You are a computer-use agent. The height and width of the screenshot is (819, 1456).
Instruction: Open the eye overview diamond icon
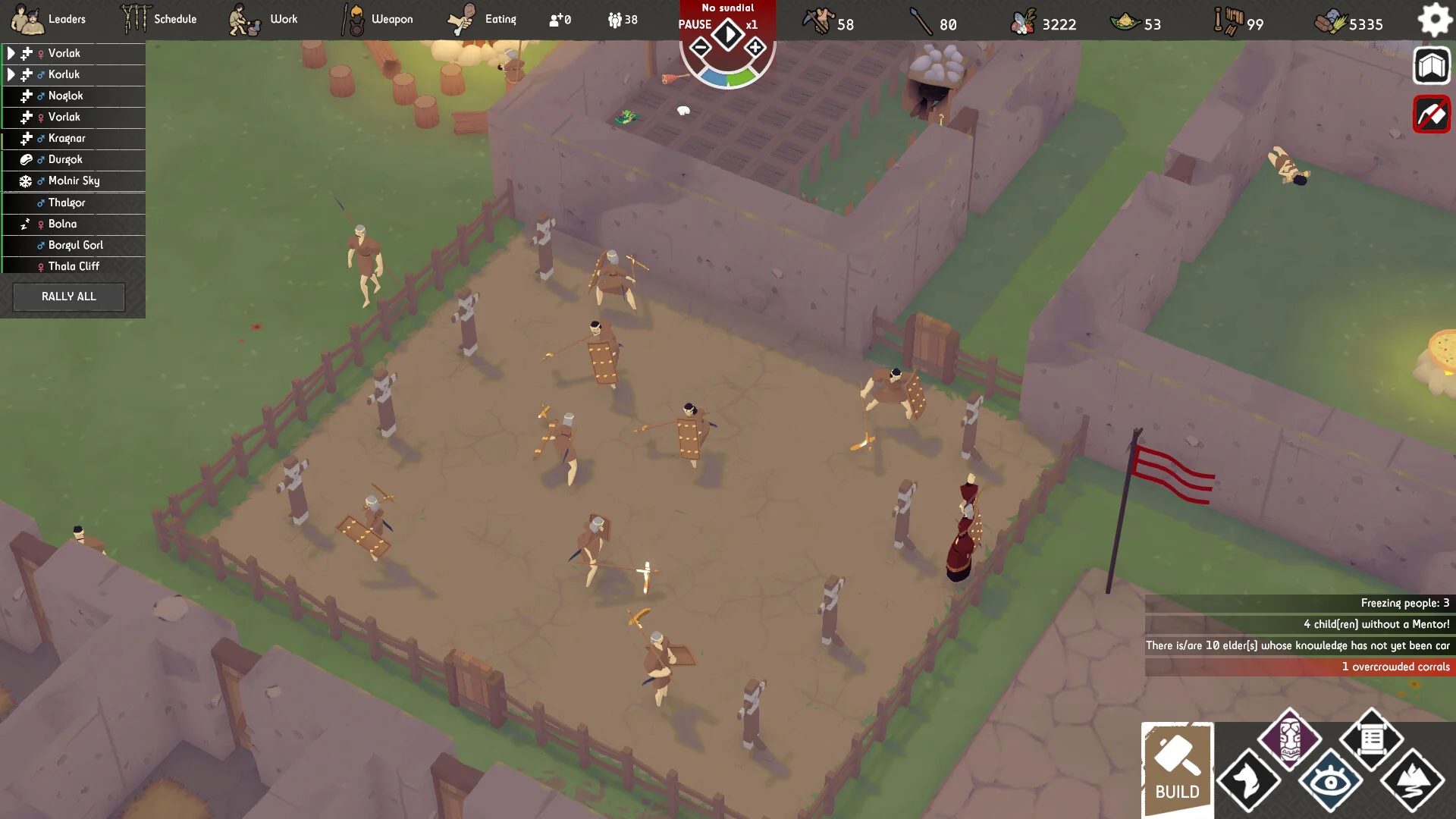pos(1330,780)
